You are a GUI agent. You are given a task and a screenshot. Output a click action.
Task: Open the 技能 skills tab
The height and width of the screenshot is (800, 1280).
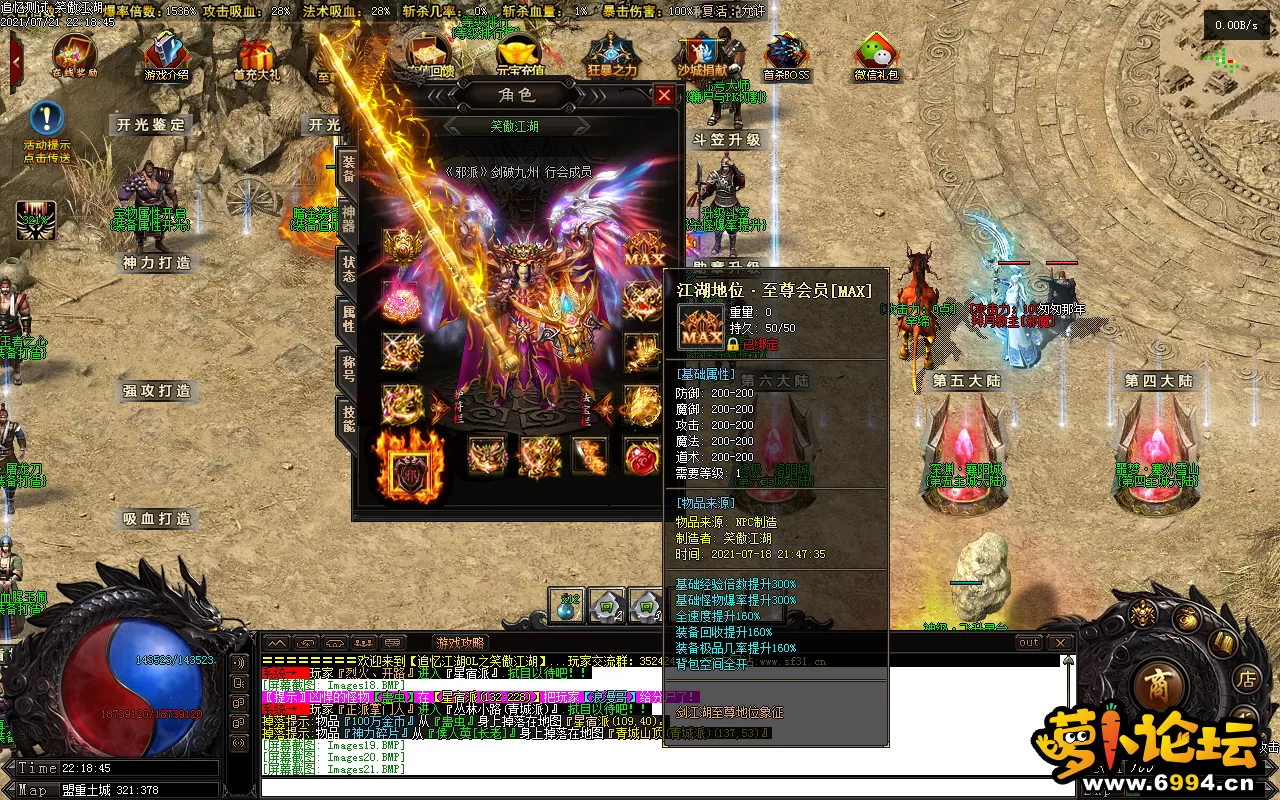pos(348,419)
